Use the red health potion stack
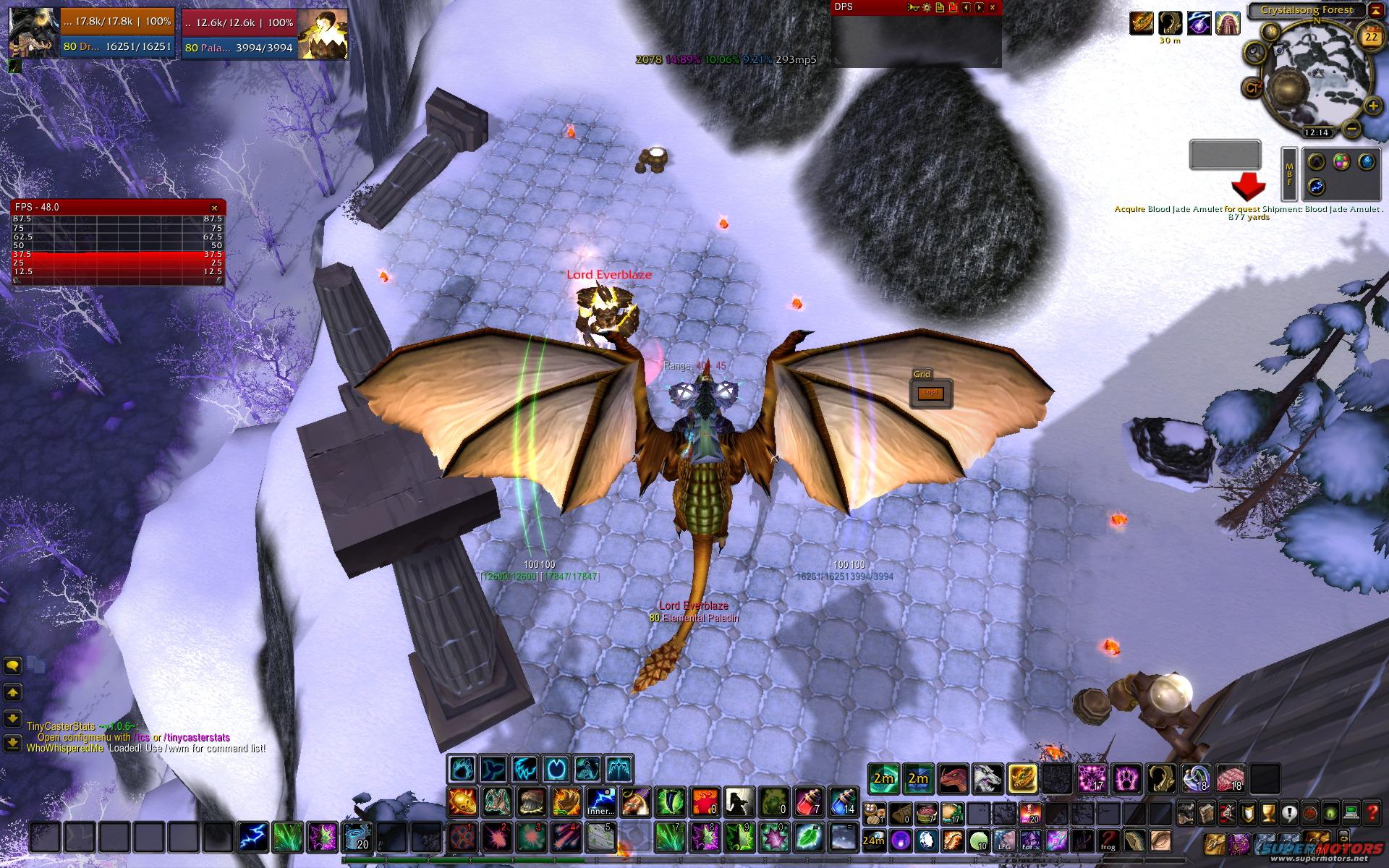 tap(809, 802)
